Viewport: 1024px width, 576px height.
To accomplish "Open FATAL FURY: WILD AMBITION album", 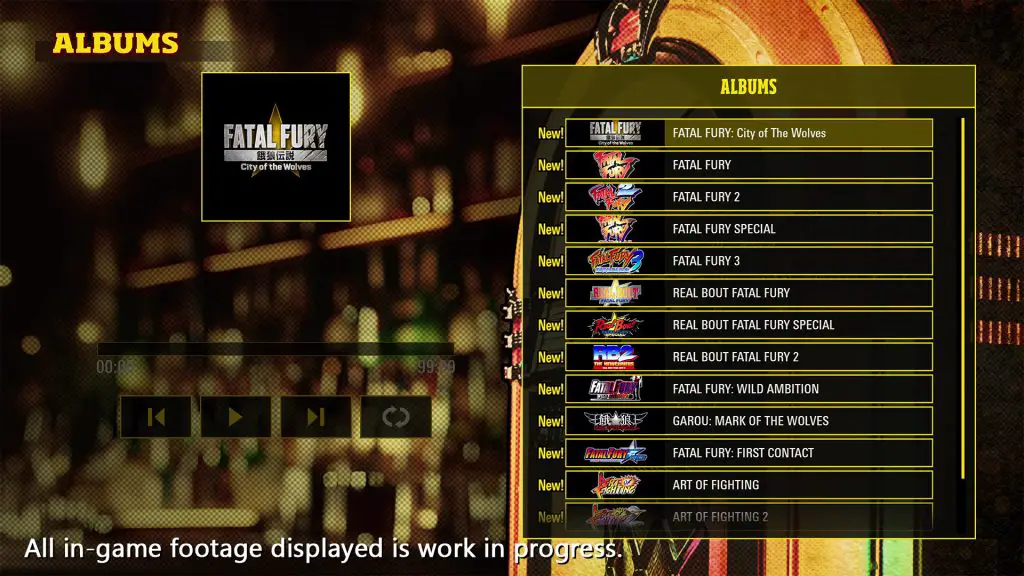I will click(x=748, y=389).
